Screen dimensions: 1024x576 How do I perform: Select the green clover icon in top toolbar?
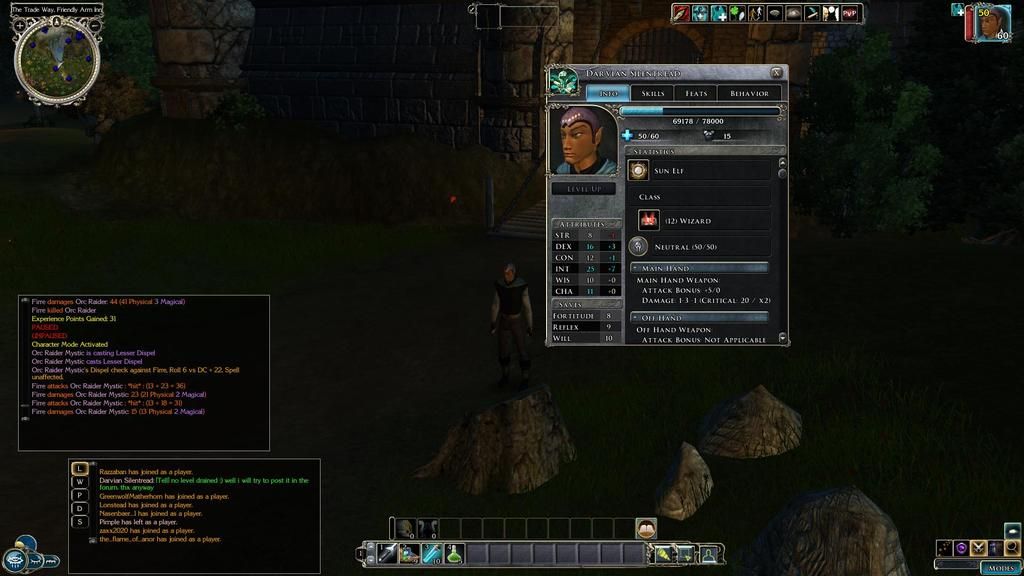736,13
